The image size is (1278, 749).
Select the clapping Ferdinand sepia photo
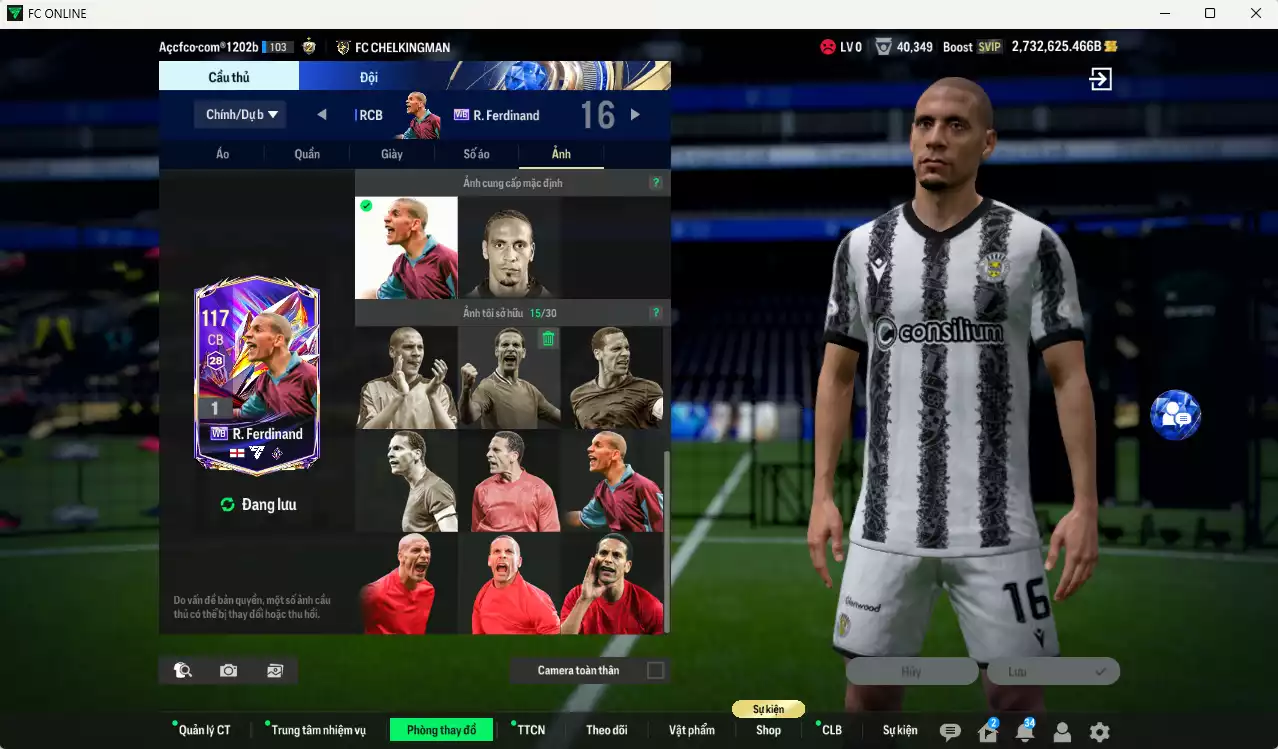[x=406, y=378]
